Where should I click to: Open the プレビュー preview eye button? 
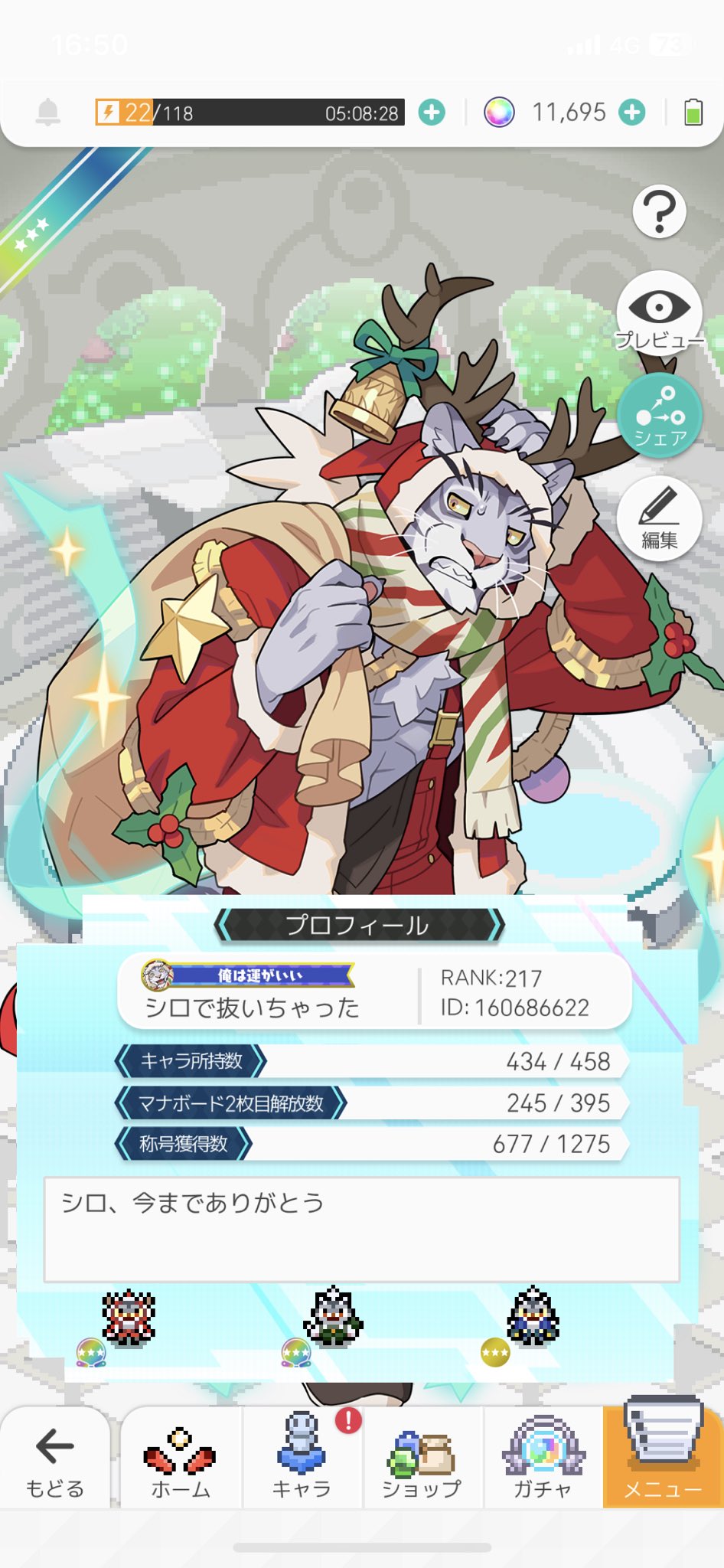659,312
